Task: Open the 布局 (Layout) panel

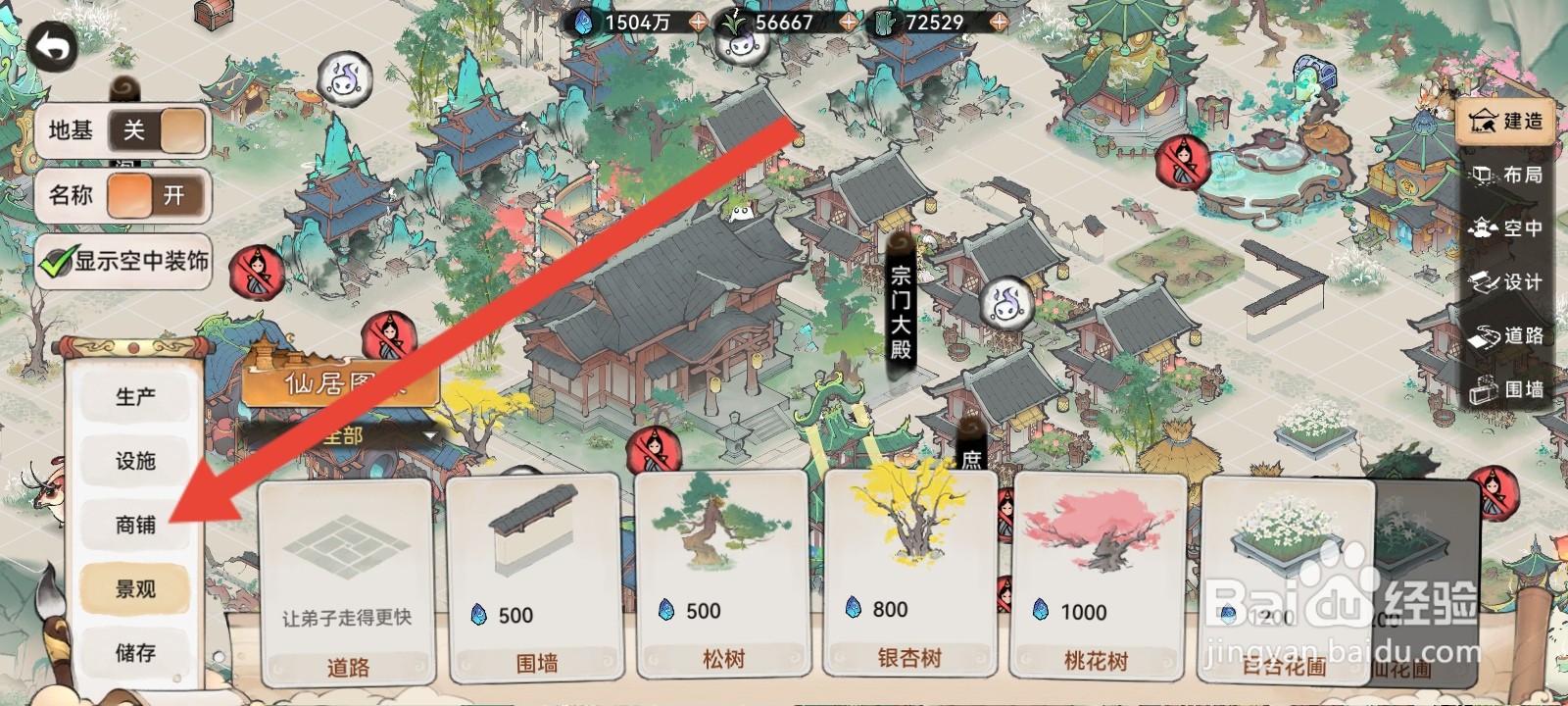Action: [x=1509, y=176]
